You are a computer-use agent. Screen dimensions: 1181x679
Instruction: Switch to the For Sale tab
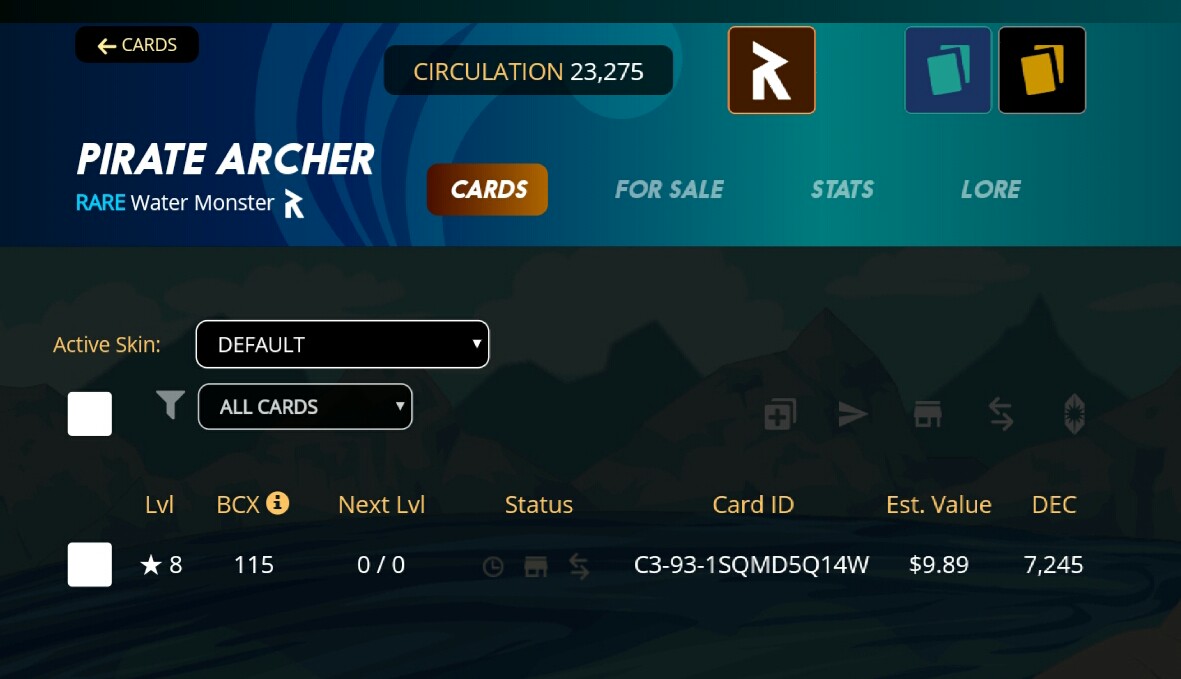point(669,190)
